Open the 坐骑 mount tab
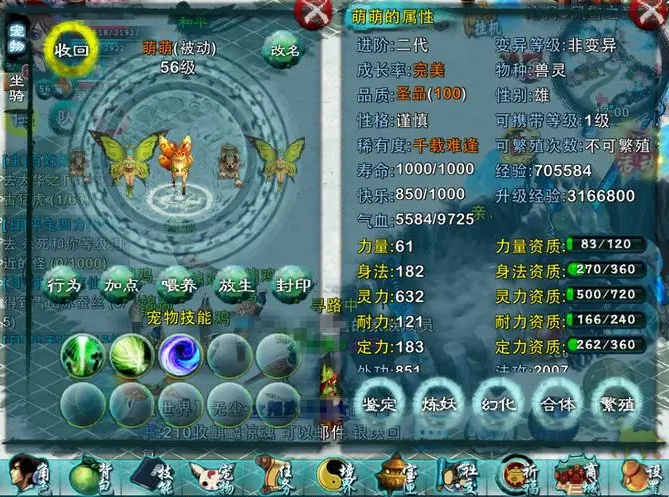 17,87
